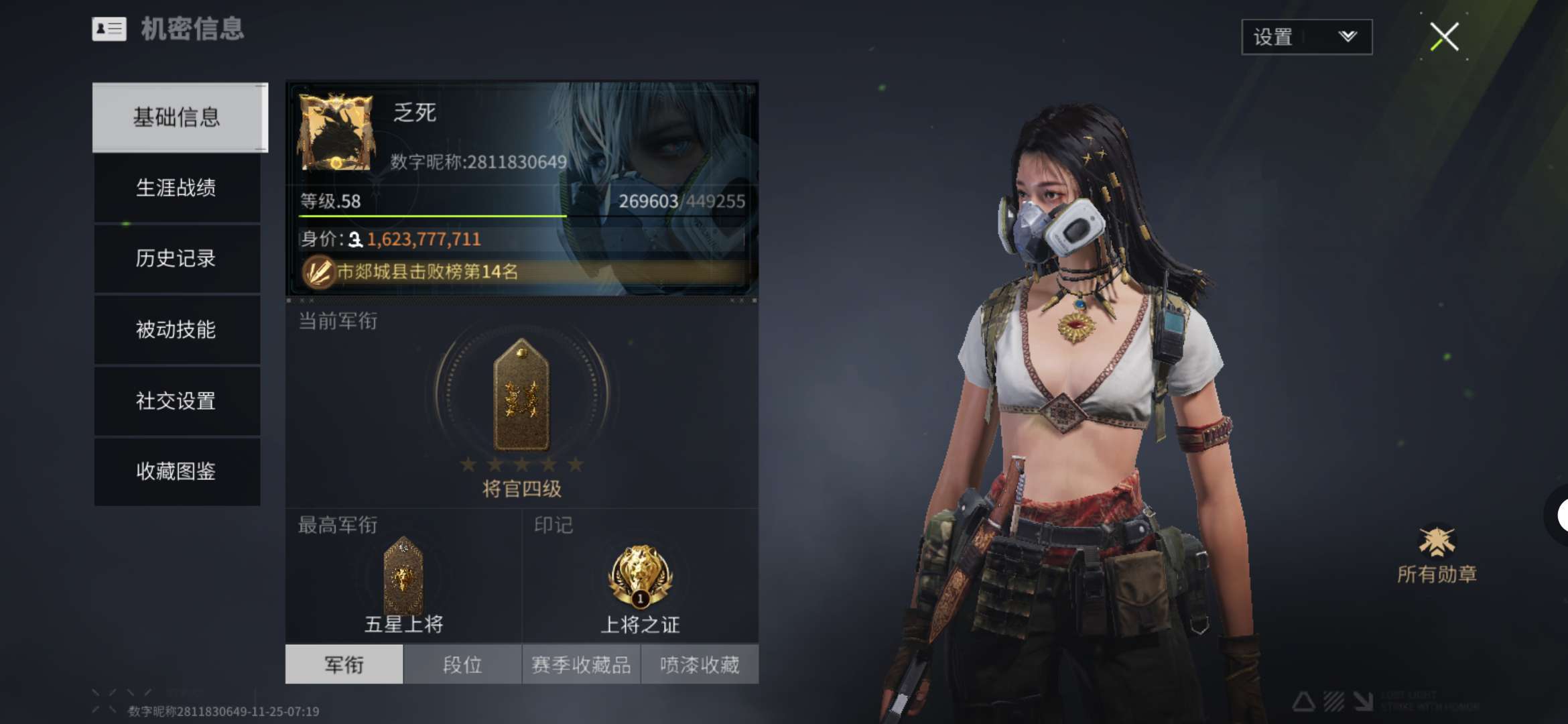Select the 军衔 rank tab
The width and height of the screenshot is (1568, 724).
tap(344, 664)
